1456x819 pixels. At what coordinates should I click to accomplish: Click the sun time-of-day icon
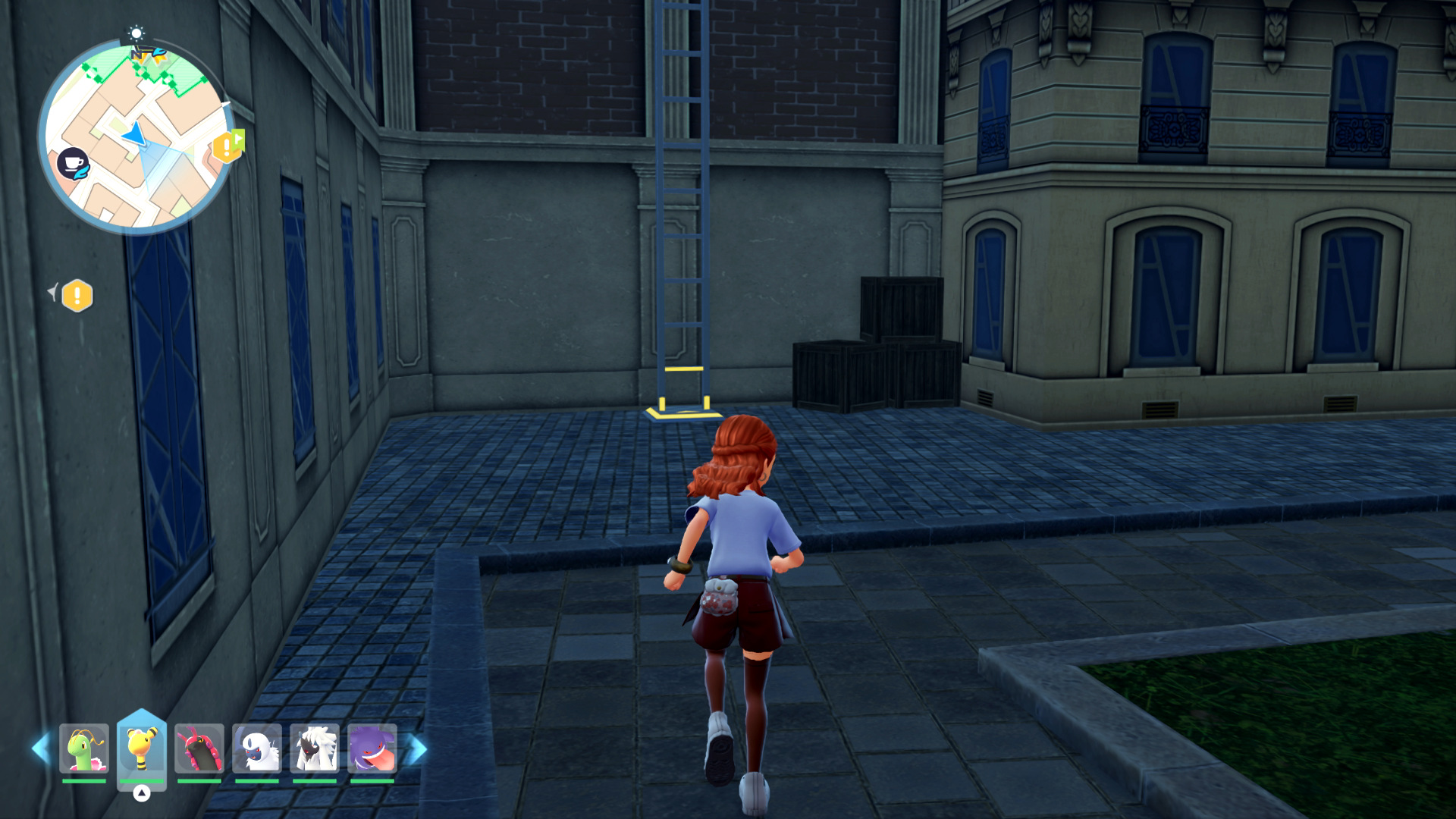click(136, 33)
